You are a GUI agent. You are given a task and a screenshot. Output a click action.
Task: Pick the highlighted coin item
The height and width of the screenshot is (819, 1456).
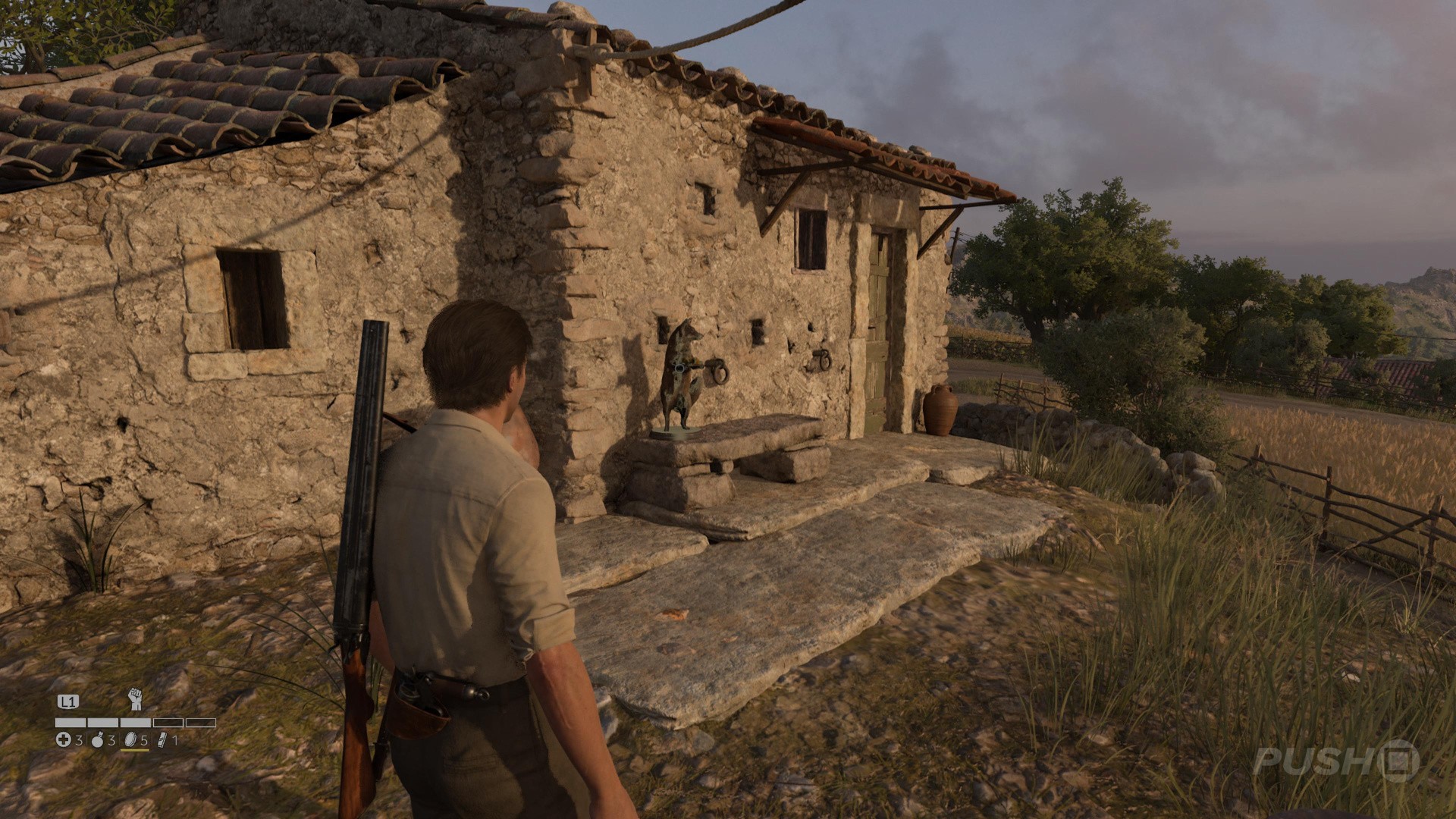130,740
